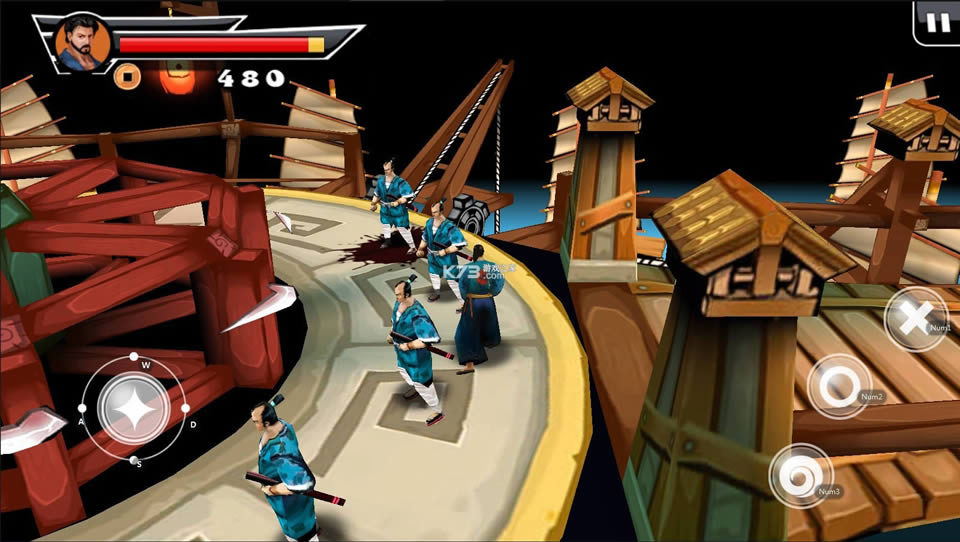This screenshot has width=960, height=542.
Task: Activate the spiral special attack button
Action: pyautogui.click(x=800, y=474)
